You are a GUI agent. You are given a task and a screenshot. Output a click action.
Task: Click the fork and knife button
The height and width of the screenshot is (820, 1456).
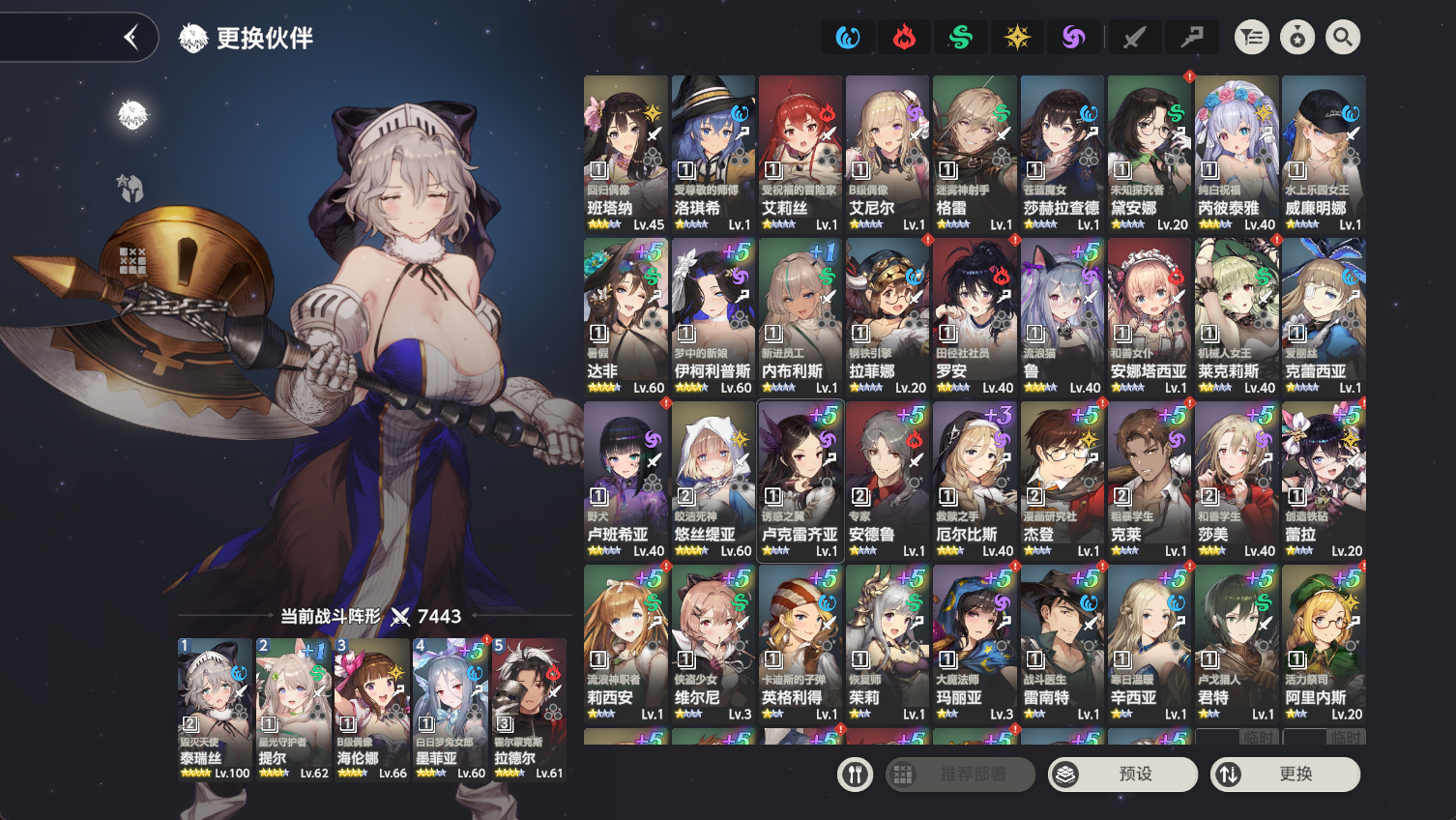(x=855, y=775)
